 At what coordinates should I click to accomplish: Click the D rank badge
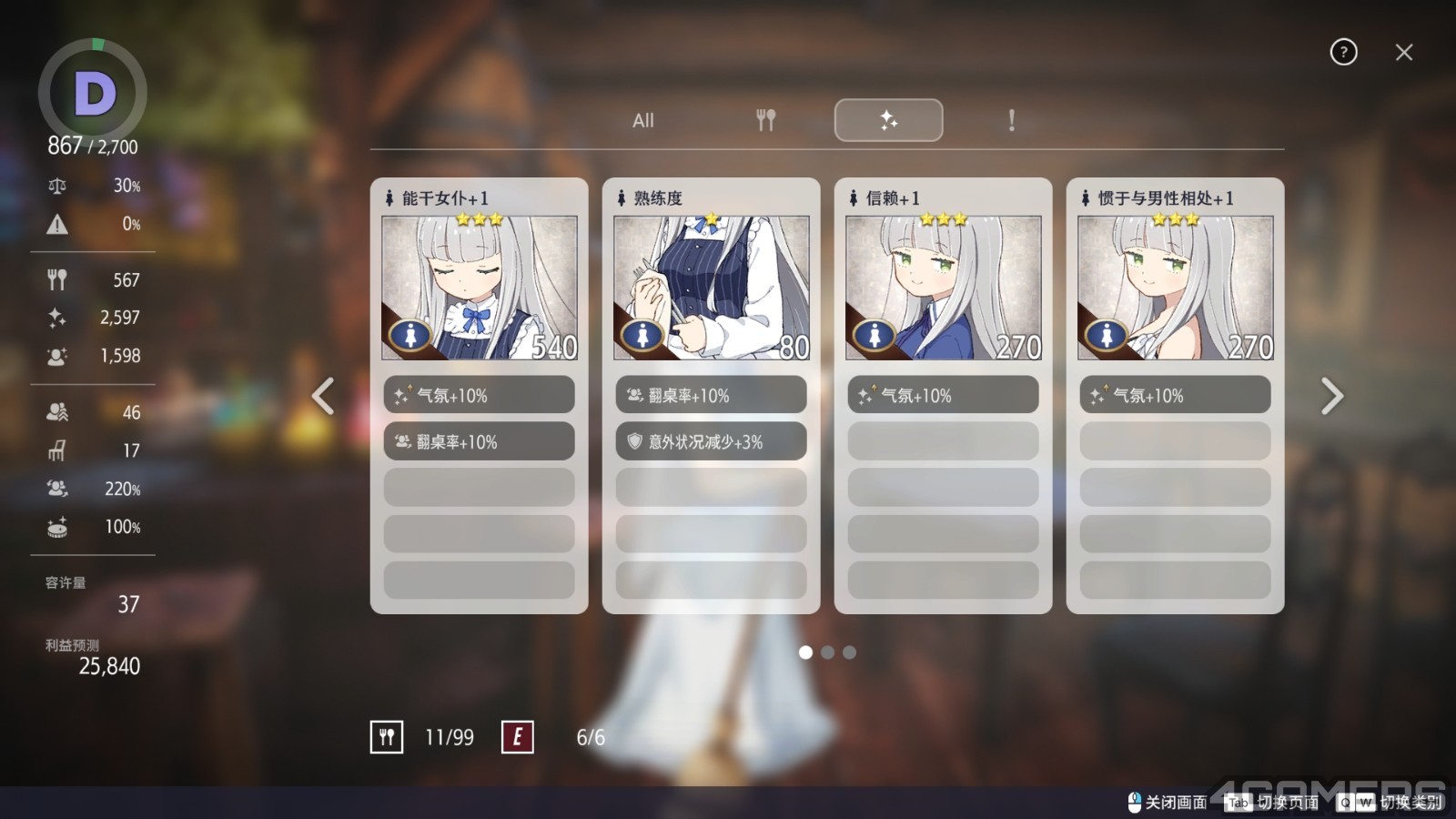pos(93,93)
